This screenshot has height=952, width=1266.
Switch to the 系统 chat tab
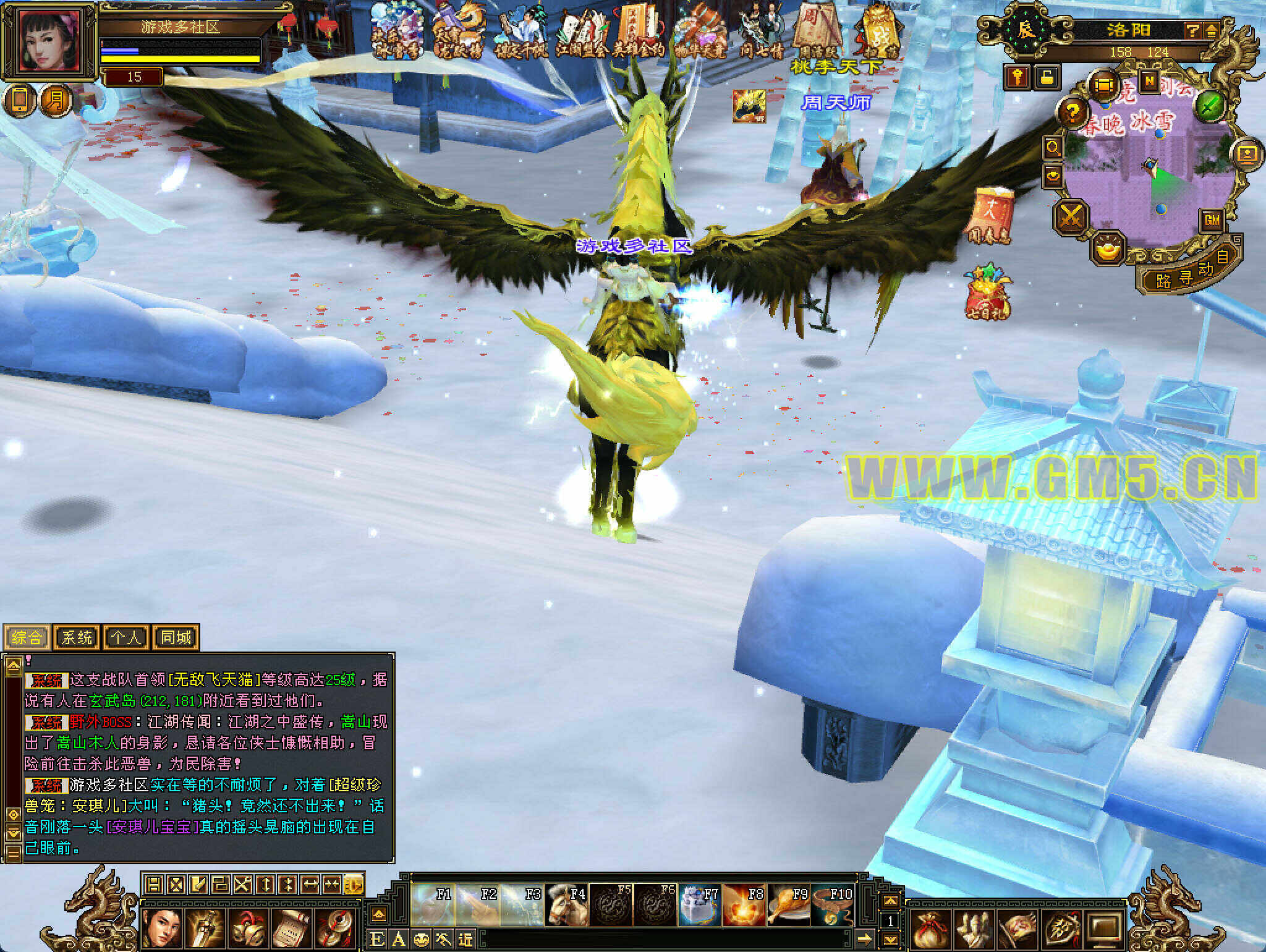tap(77, 637)
